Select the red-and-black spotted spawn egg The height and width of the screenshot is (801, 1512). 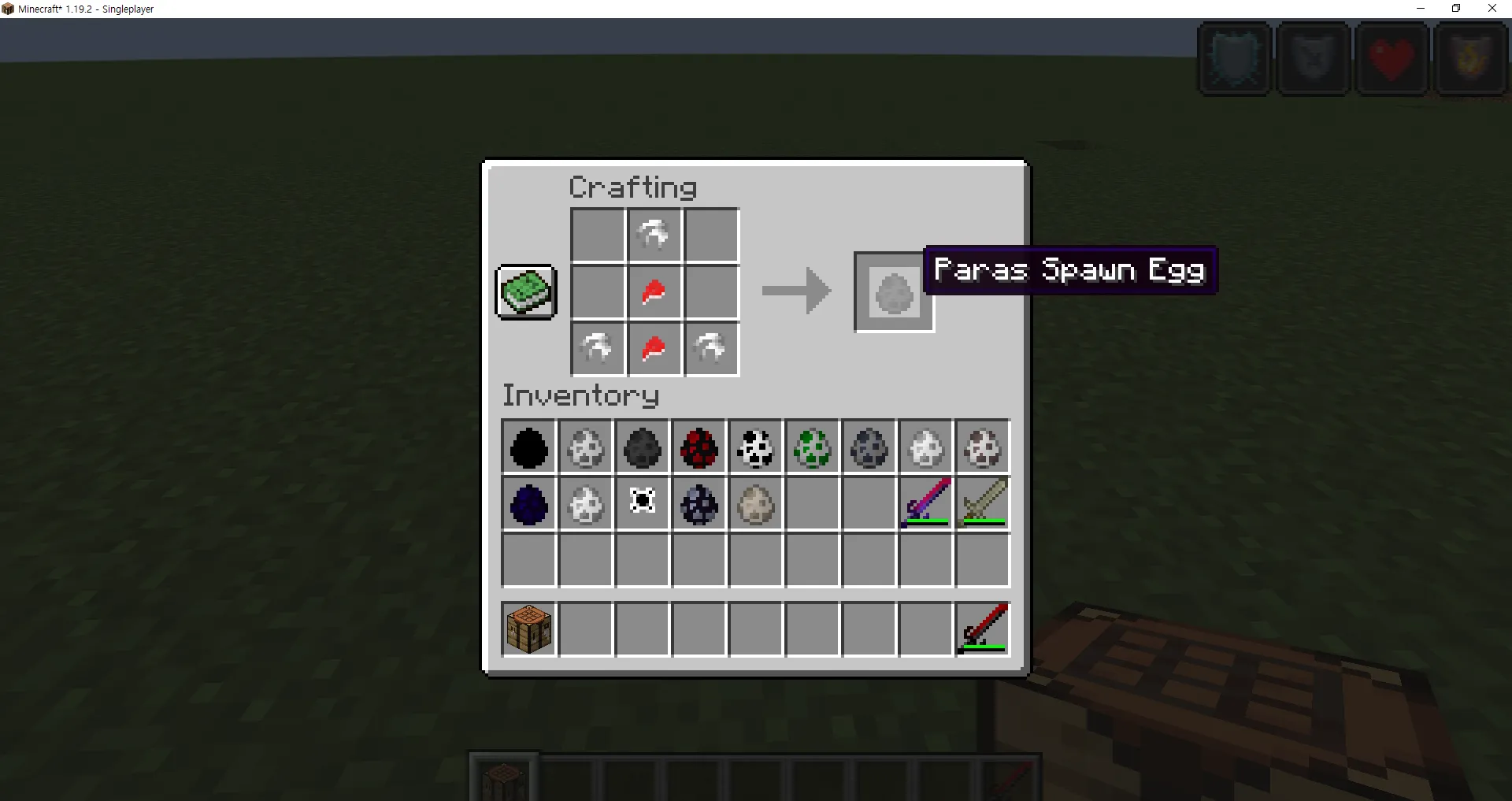(699, 447)
